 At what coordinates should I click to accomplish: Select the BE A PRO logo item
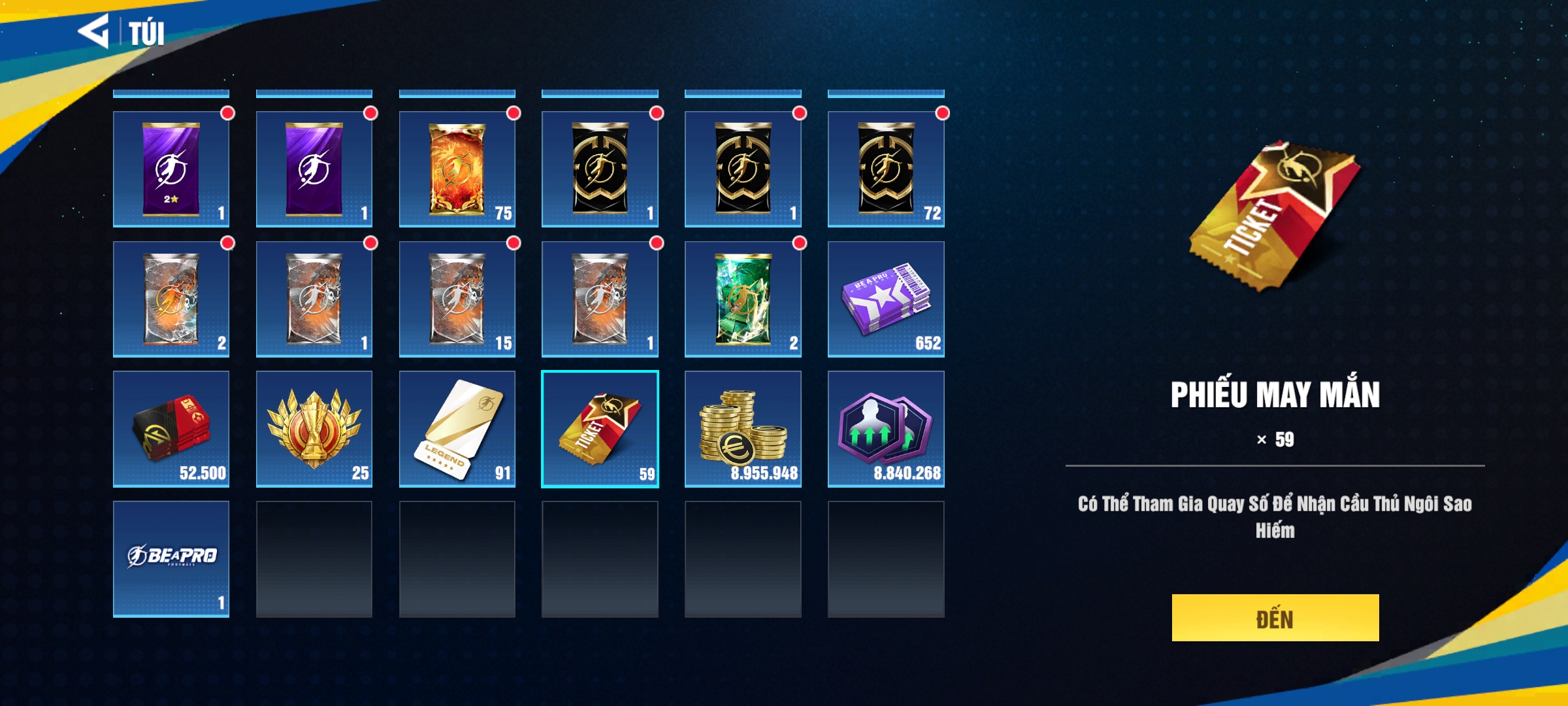171,558
